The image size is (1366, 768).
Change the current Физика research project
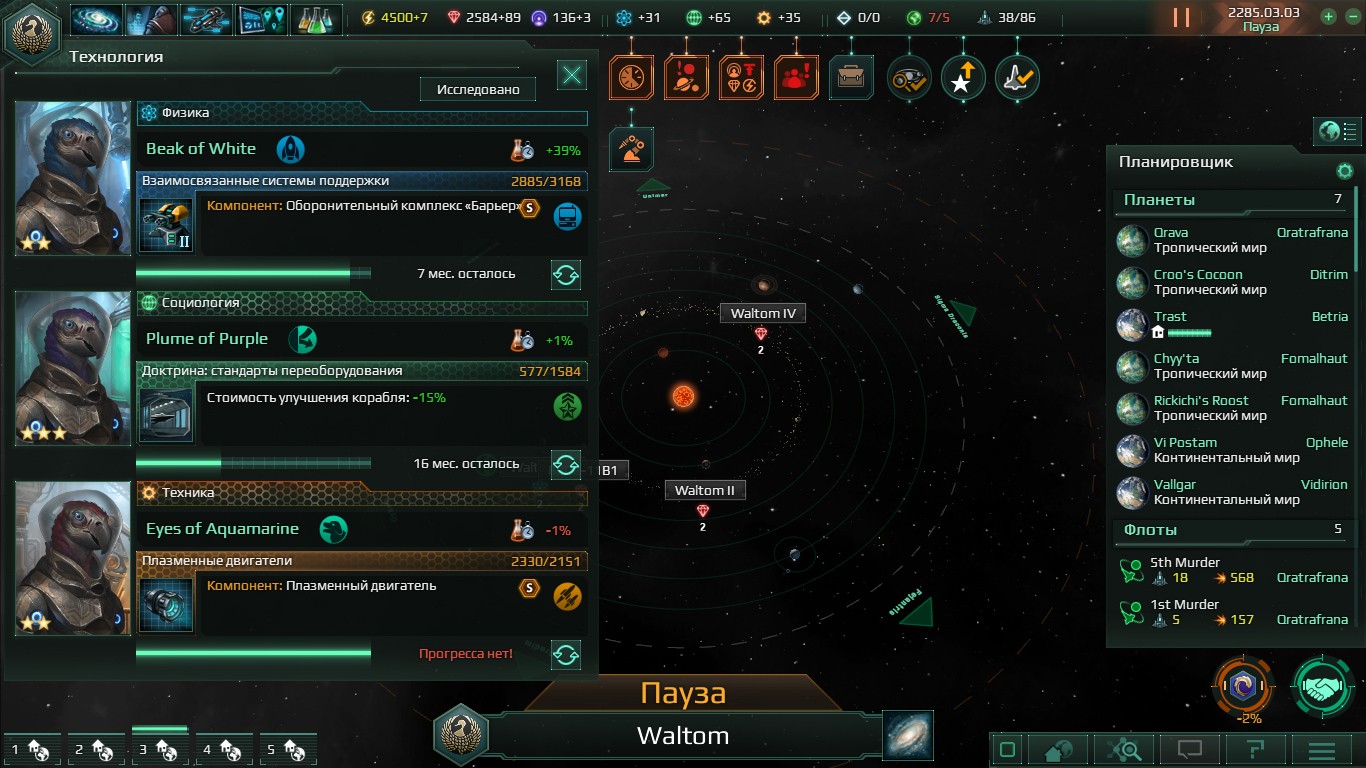[x=566, y=275]
